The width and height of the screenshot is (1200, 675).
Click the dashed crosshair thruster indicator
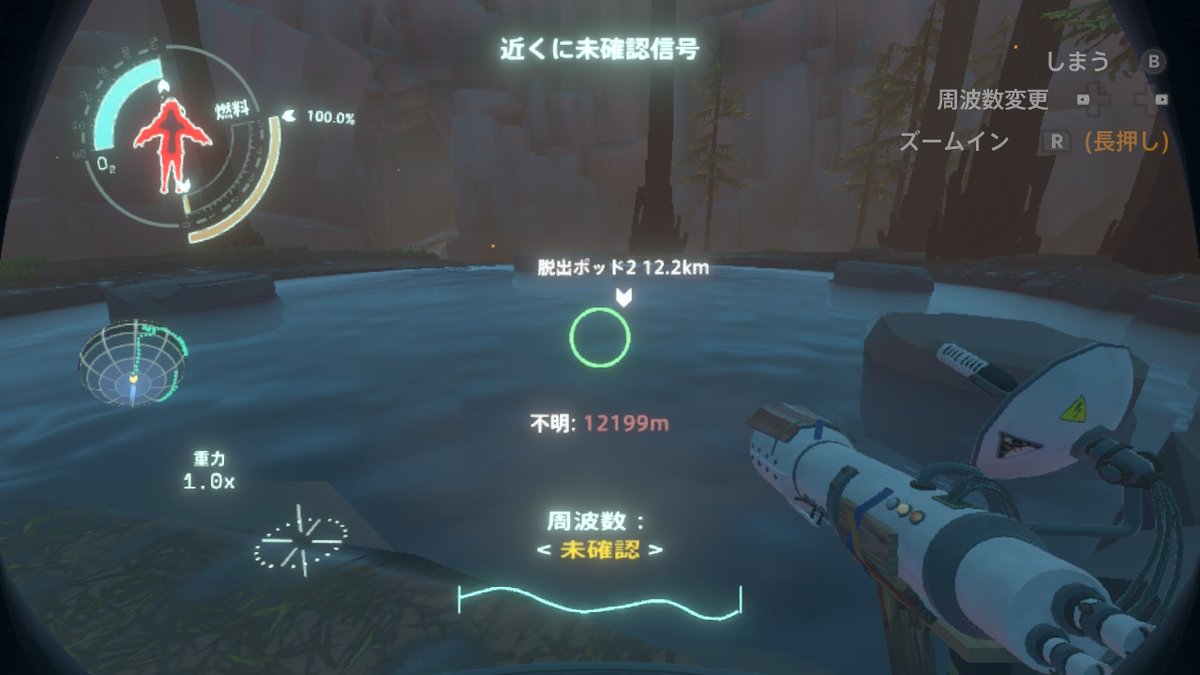[x=300, y=538]
